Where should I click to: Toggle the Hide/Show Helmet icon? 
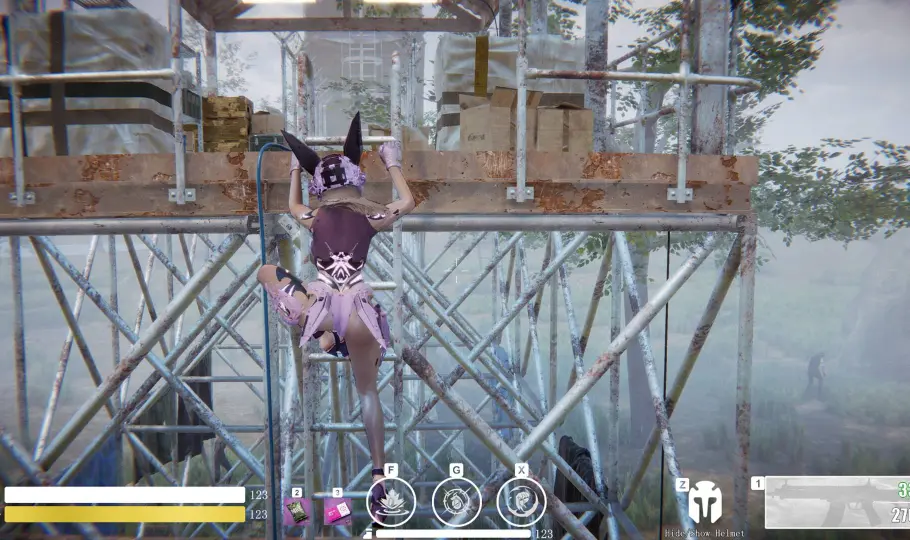pos(704,503)
